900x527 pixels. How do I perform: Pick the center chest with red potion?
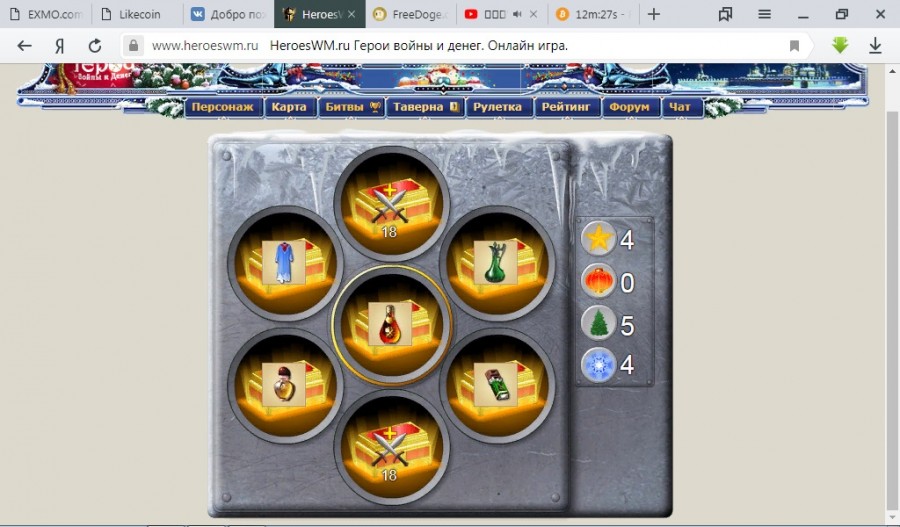click(390, 323)
